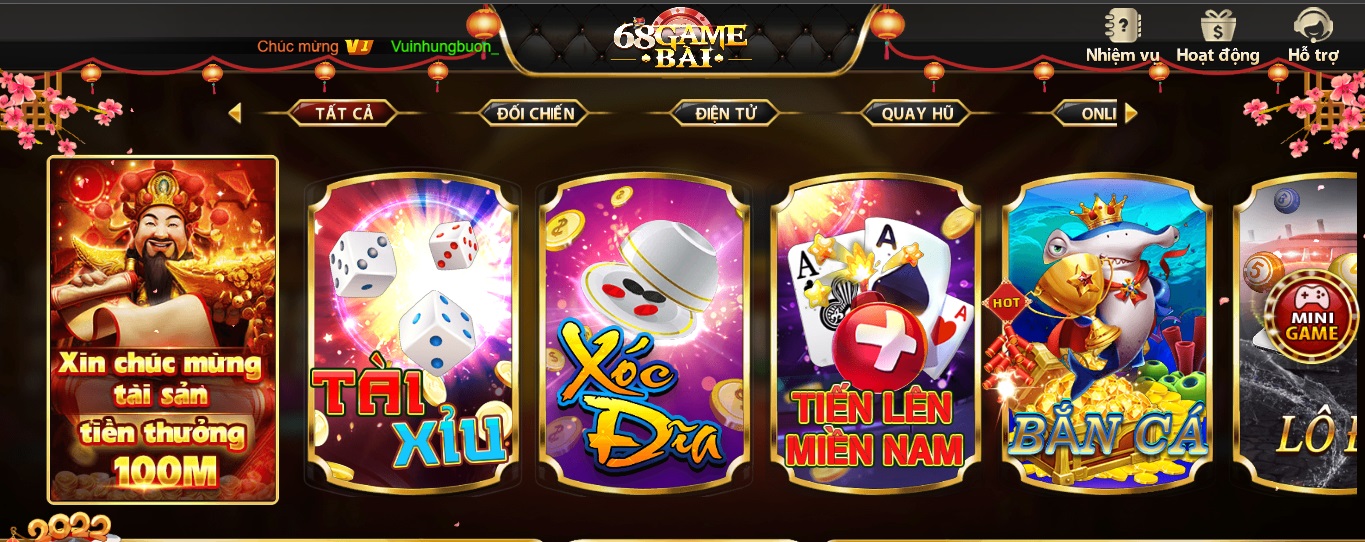Choose the partially visible ONLI tab
The width and height of the screenshot is (1365, 542).
pyautogui.click(x=1095, y=113)
